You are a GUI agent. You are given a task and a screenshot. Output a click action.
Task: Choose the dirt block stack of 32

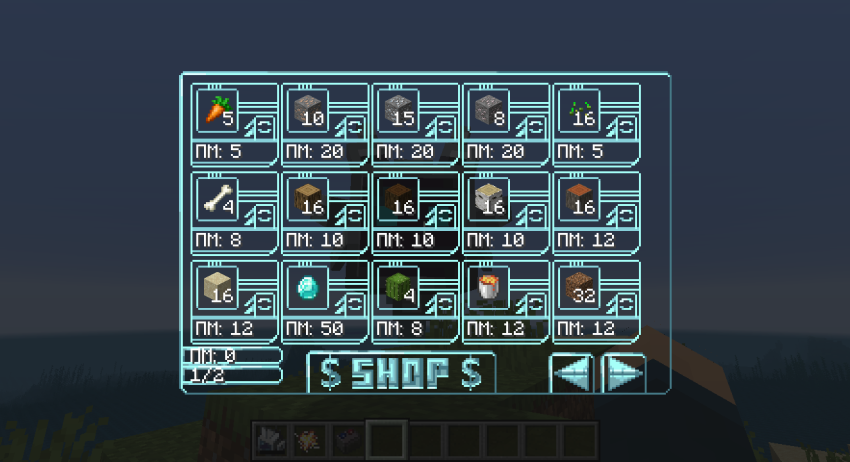577,287
